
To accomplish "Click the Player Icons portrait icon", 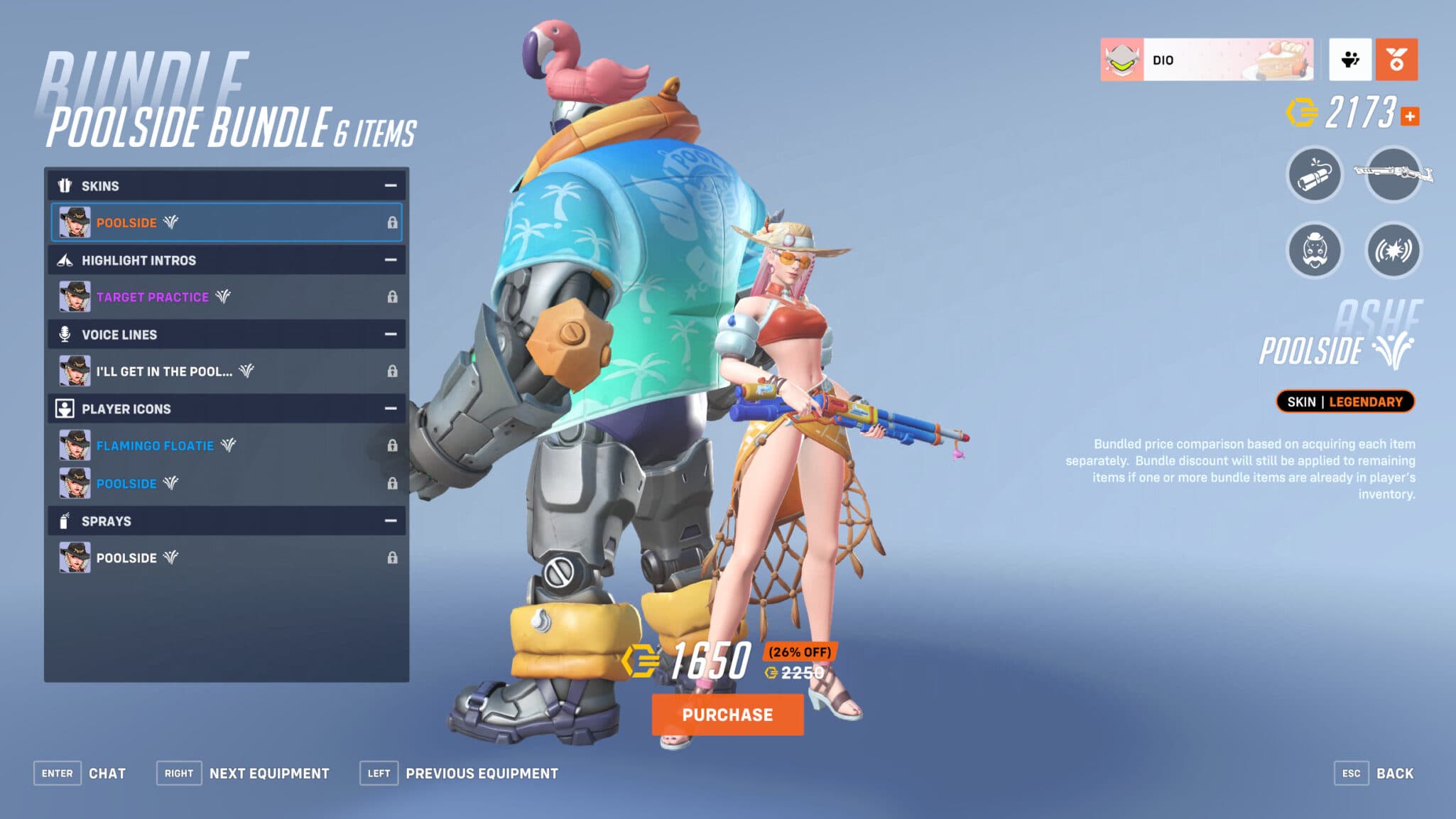I will tap(65, 408).
